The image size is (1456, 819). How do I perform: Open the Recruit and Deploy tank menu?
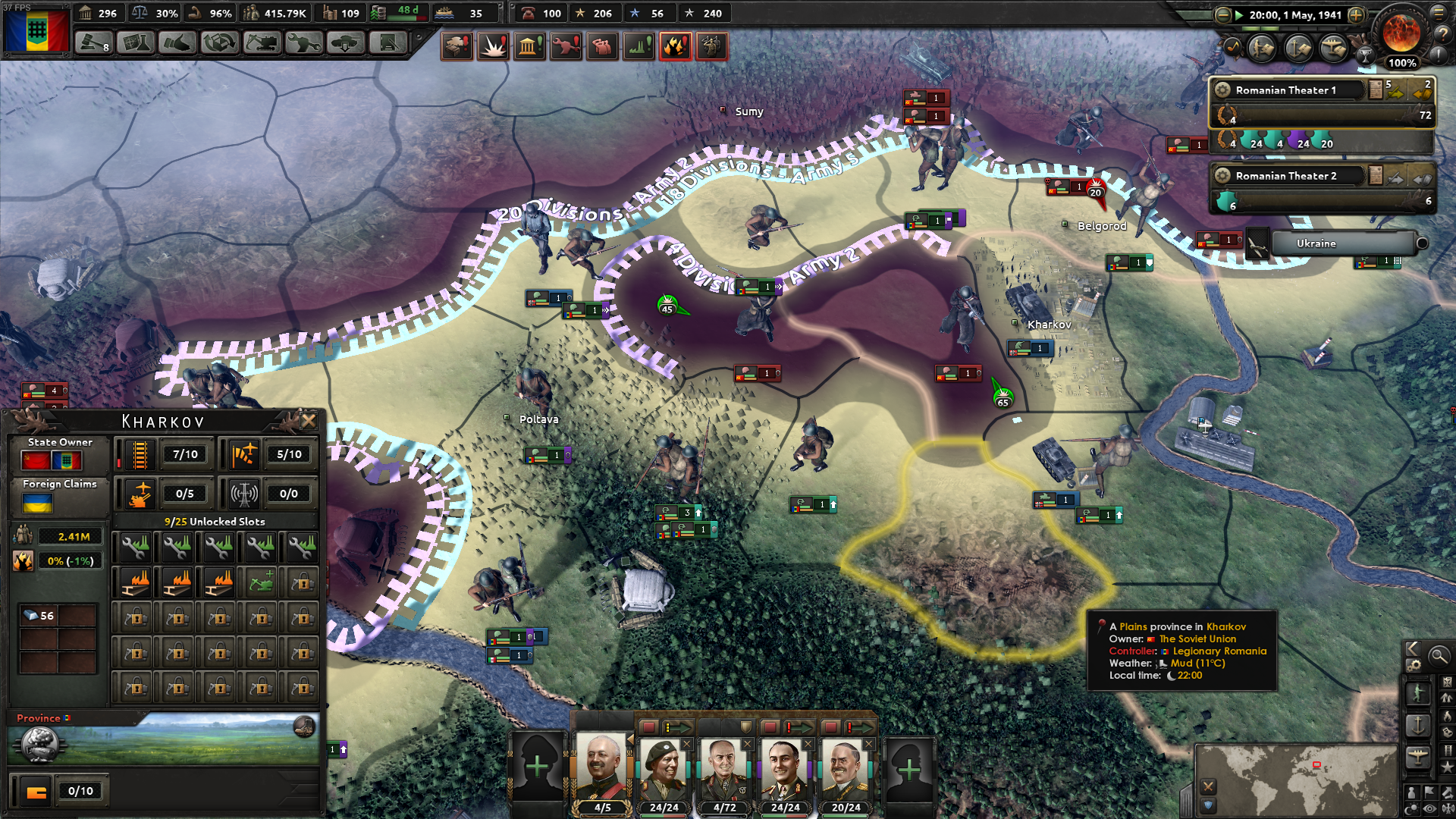[345, 44]
